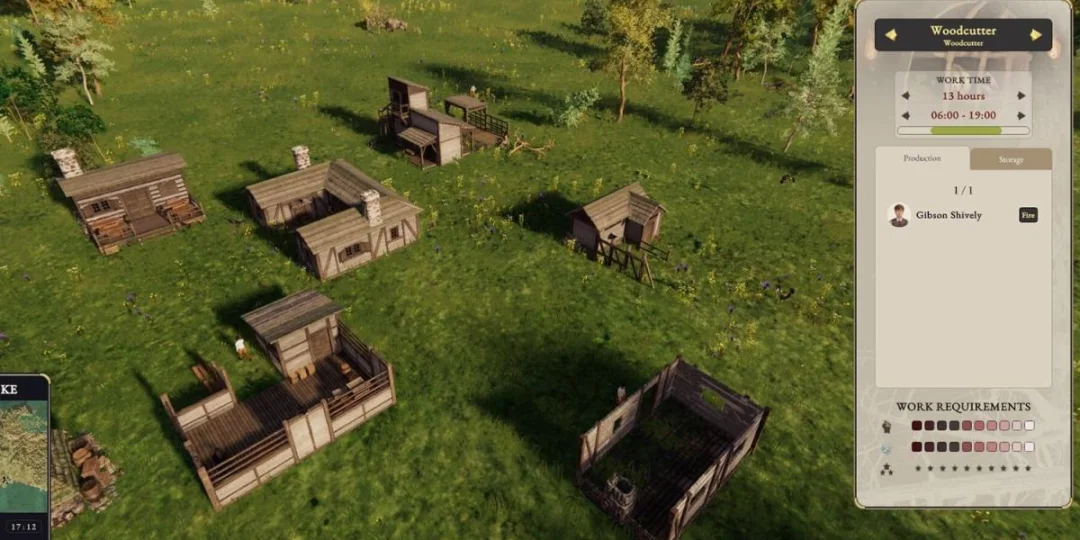Select Gibson Shively's portrait

pyautogui.click(x=898, y=215)
